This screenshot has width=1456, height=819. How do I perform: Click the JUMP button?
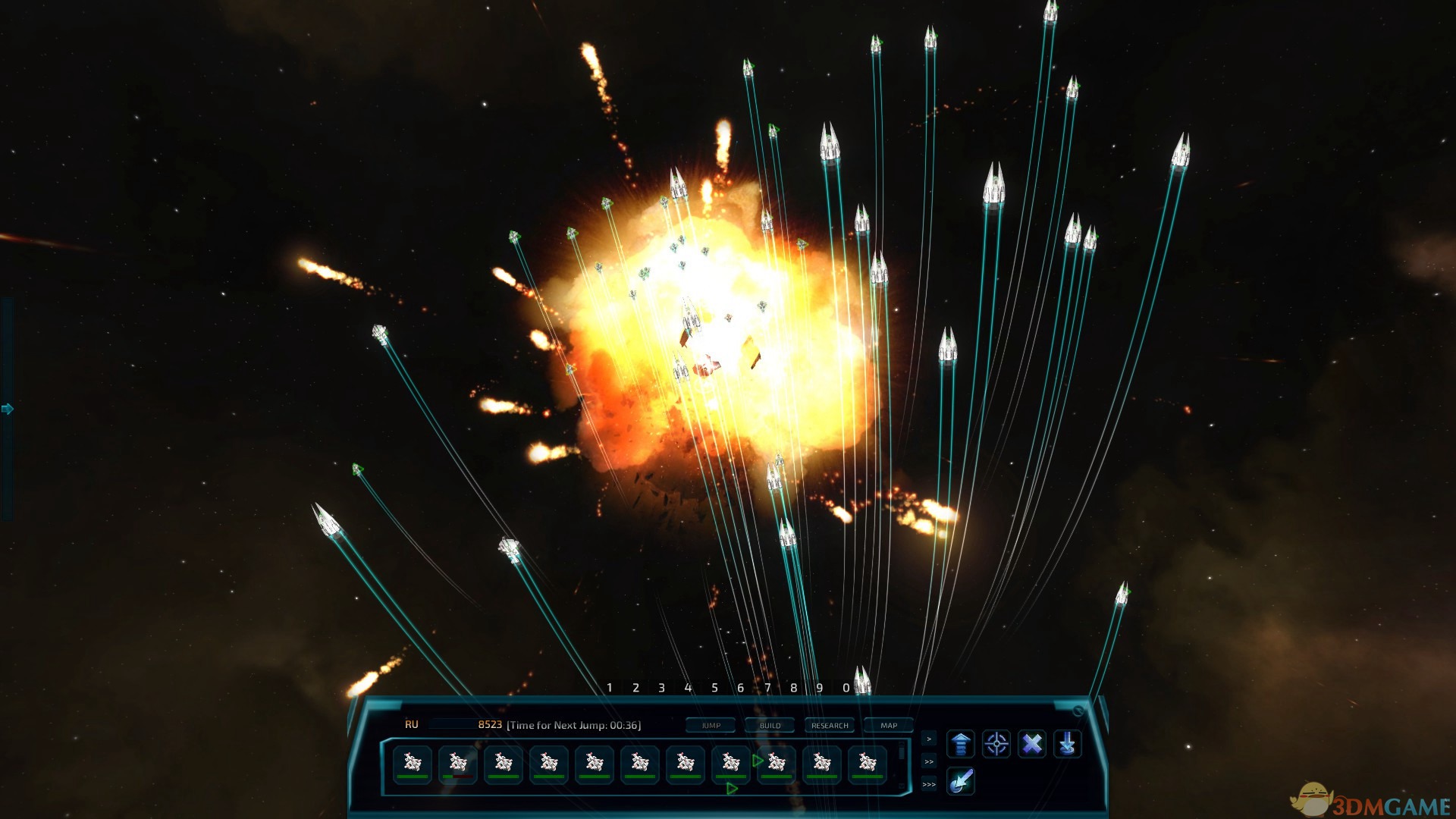711,726
